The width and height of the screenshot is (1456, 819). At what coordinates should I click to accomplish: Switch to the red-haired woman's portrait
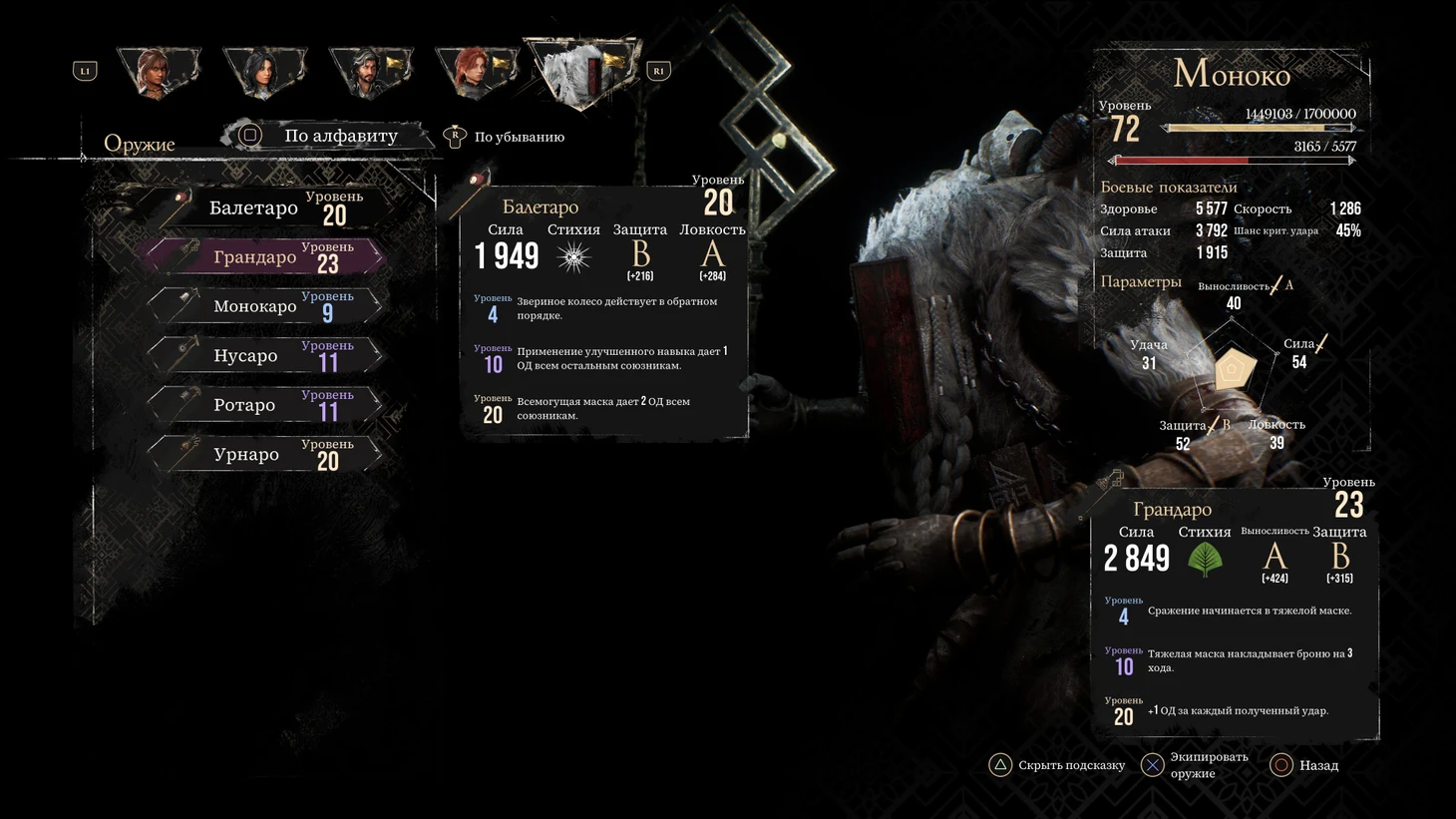[x=476, y=72]
